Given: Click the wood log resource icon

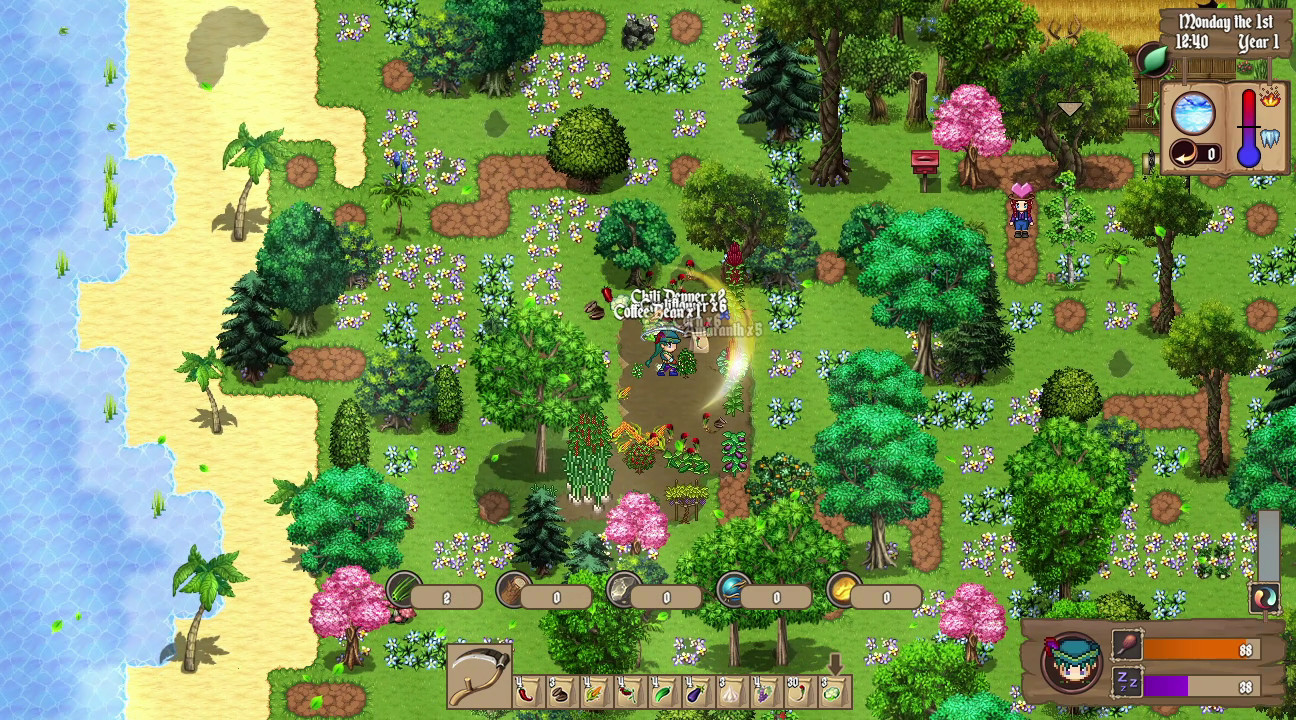Looking at the screenshot, I should [512, 589].
